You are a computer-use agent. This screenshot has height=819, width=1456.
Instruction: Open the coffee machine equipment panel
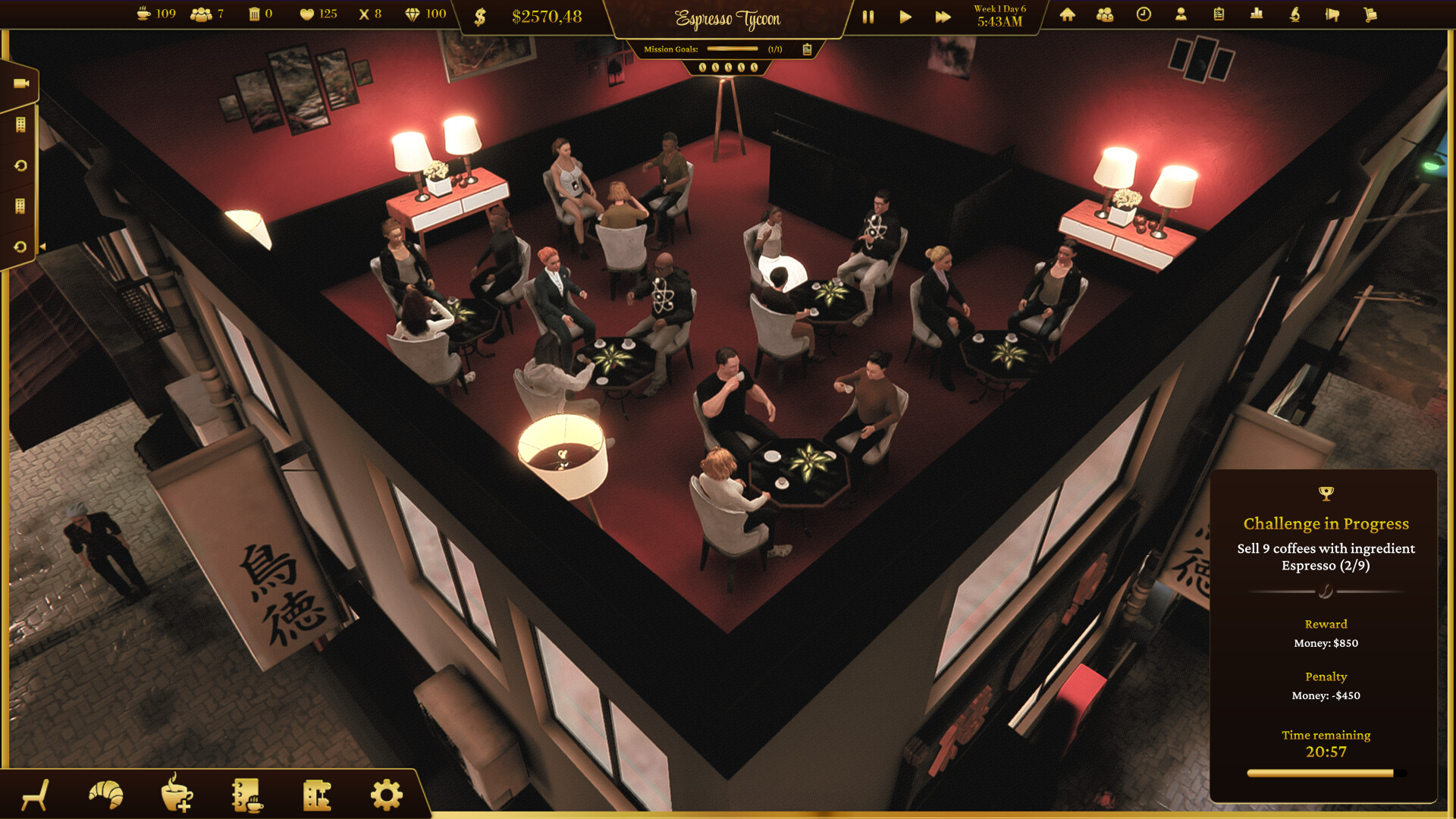point(318,794)
